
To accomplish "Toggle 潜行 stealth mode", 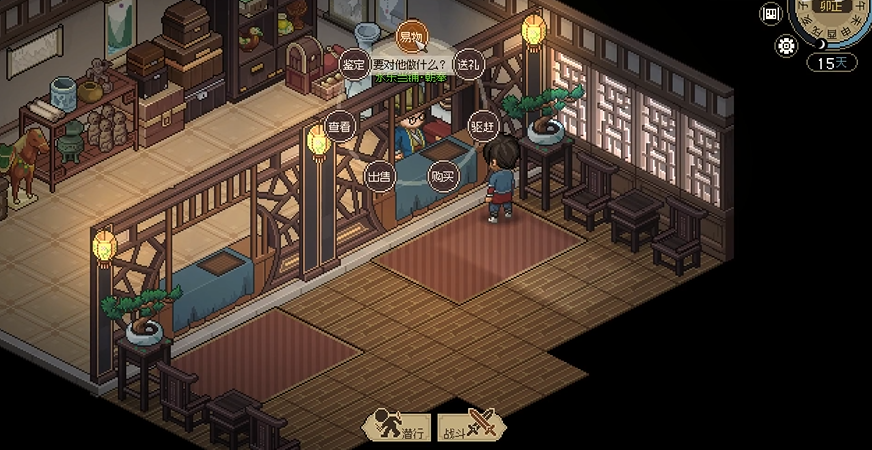I will pos(396,426).
